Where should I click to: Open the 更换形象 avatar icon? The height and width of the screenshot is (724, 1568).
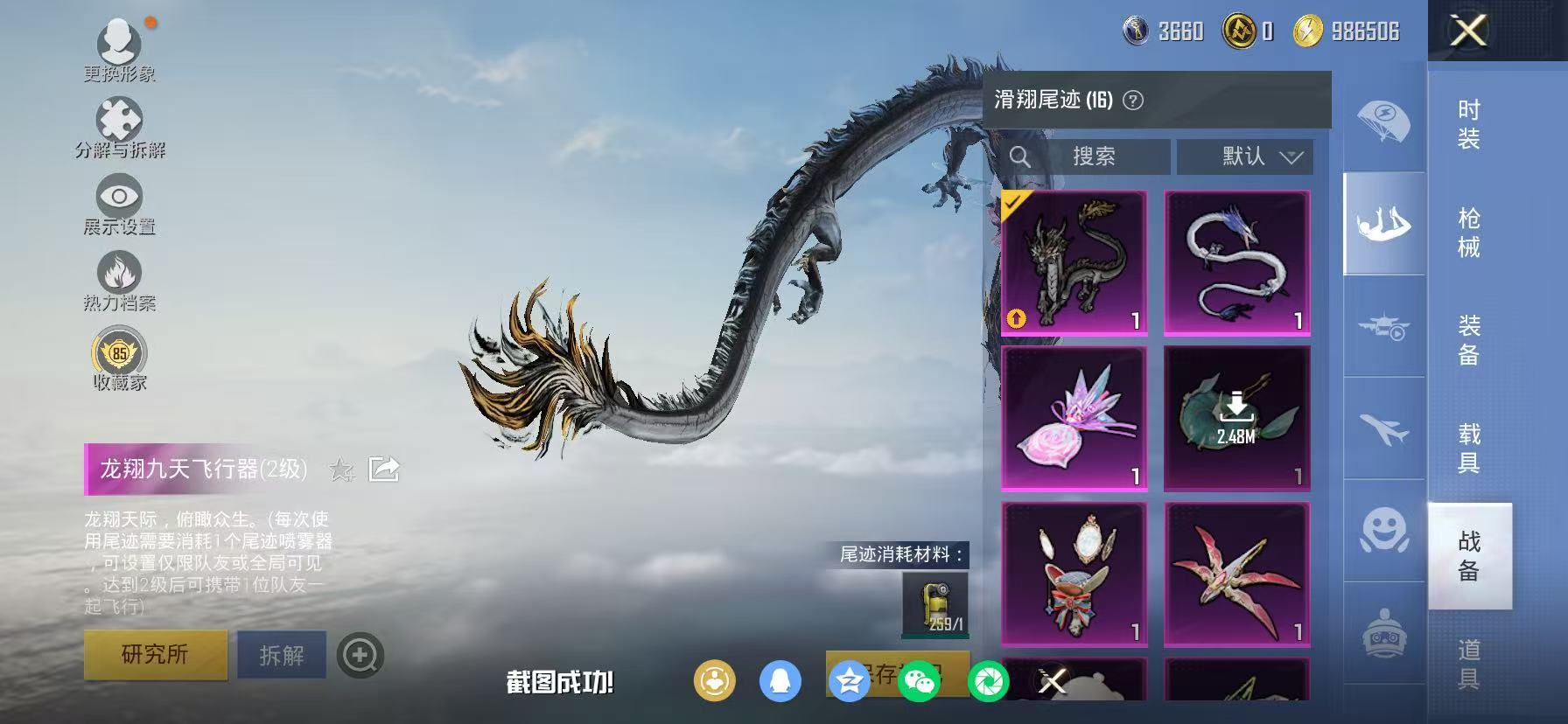point(120,42)
